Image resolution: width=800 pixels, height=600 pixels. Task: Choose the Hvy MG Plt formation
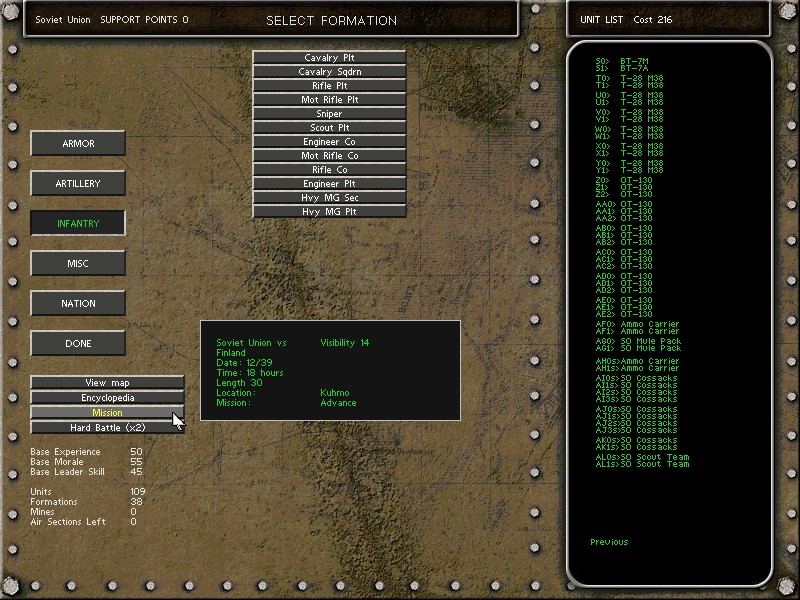click(329, 212)
